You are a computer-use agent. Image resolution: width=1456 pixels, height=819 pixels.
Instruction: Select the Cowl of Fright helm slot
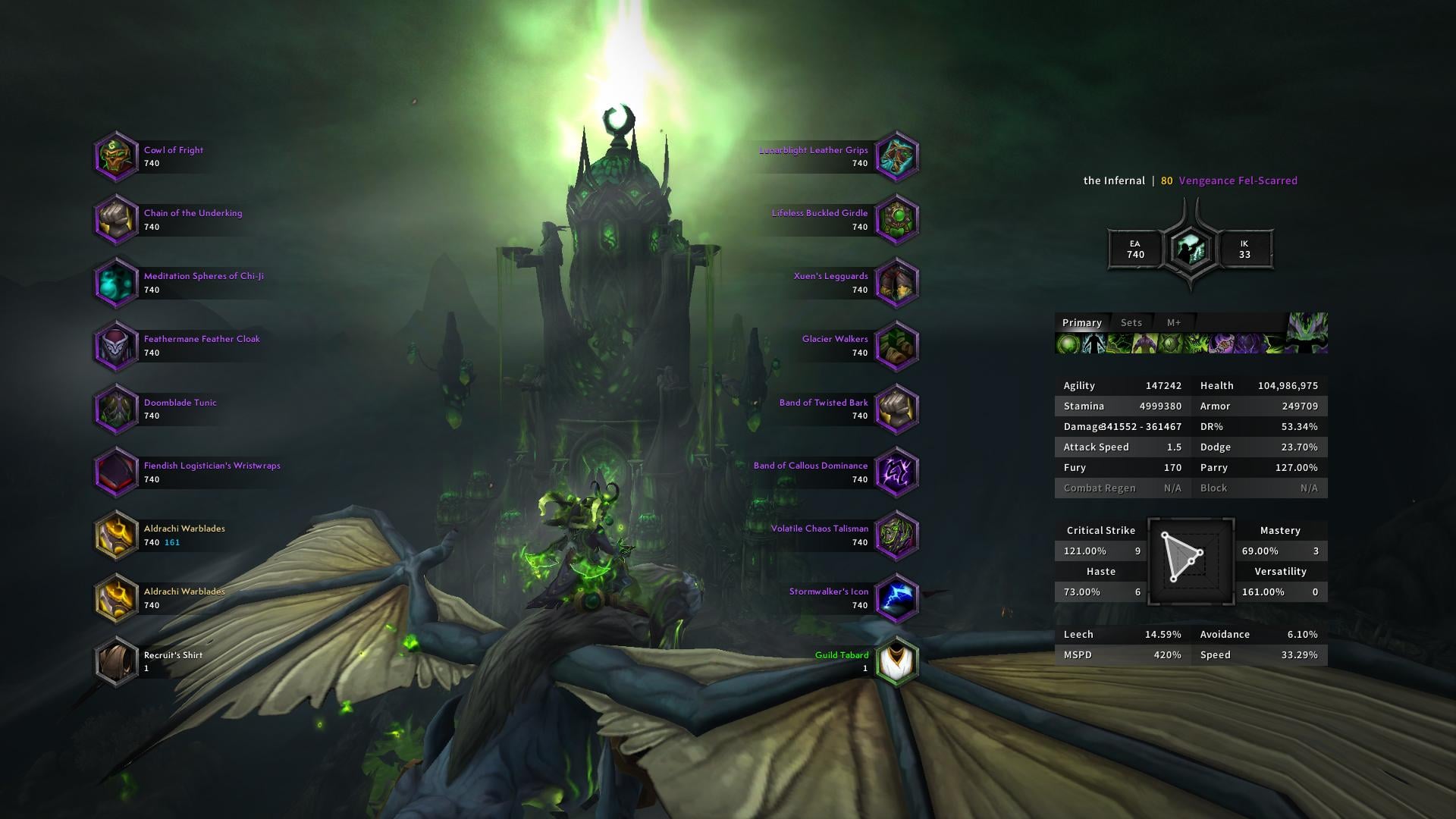(x=116, y=156)
